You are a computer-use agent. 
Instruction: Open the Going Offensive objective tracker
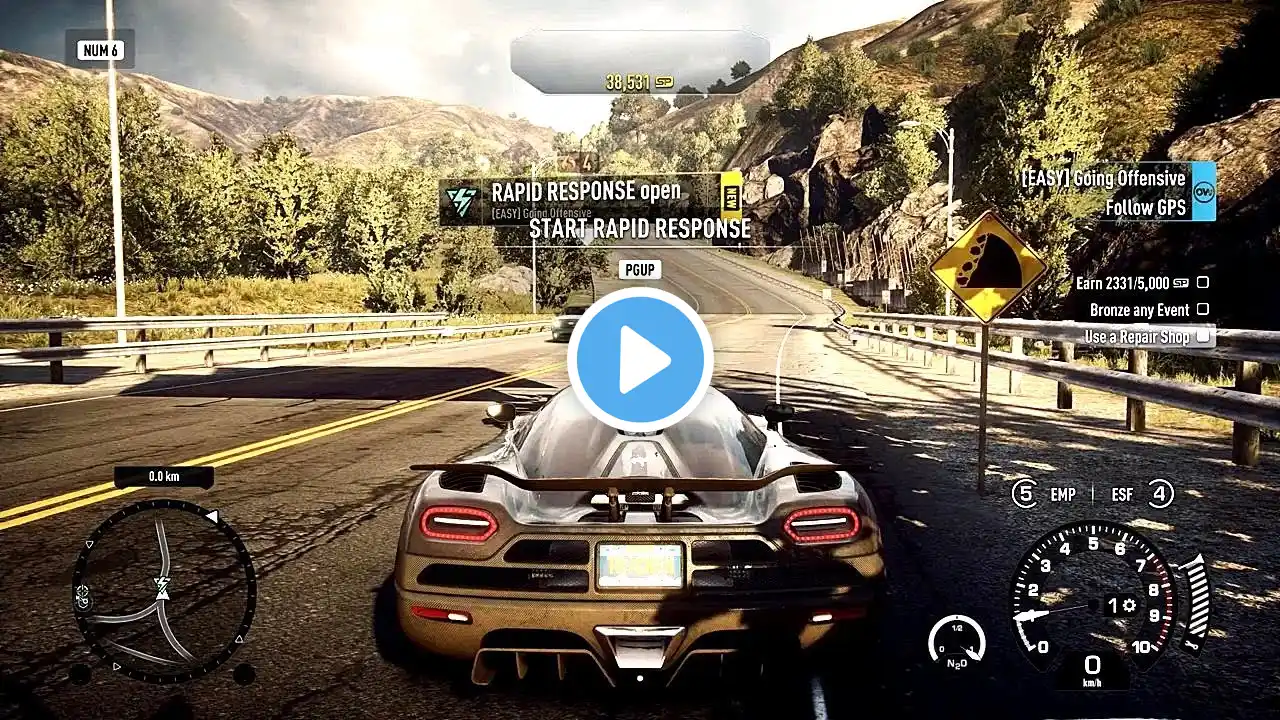tap(1115, 192)
